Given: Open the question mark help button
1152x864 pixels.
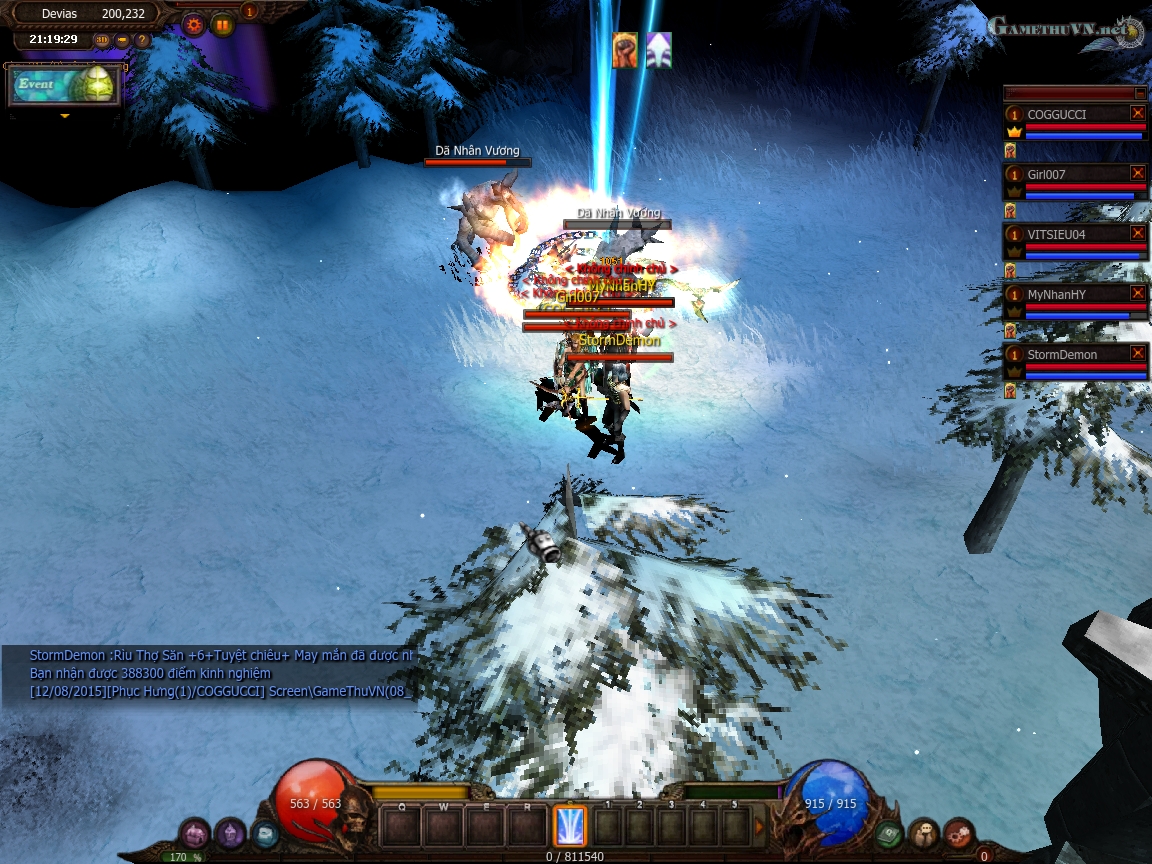Looking at the screenshot, I should click(x=142, y=40).
